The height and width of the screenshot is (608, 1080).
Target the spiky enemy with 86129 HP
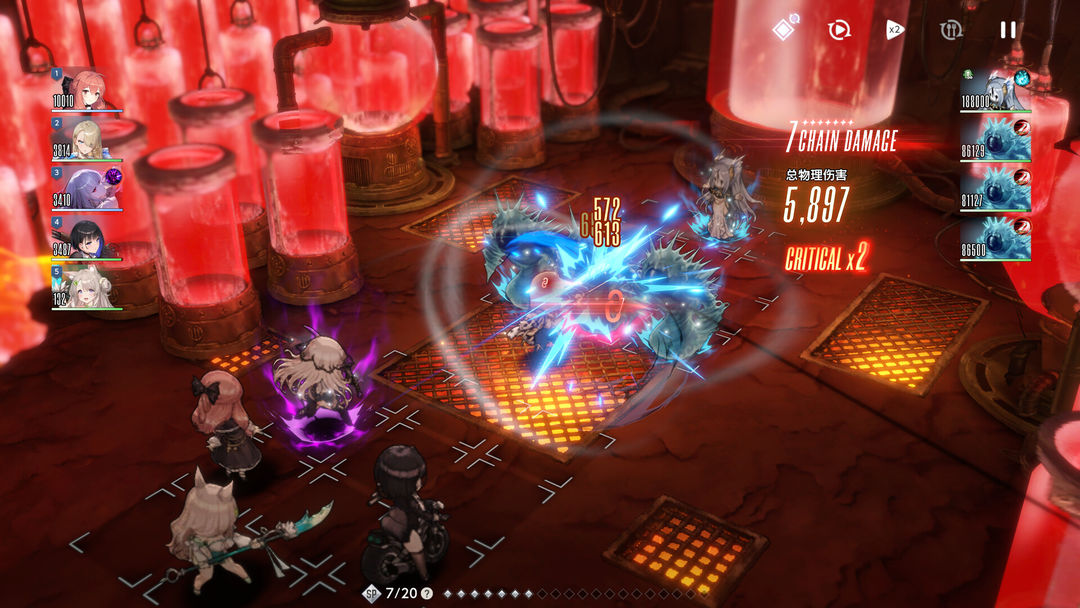click(996, 138)
